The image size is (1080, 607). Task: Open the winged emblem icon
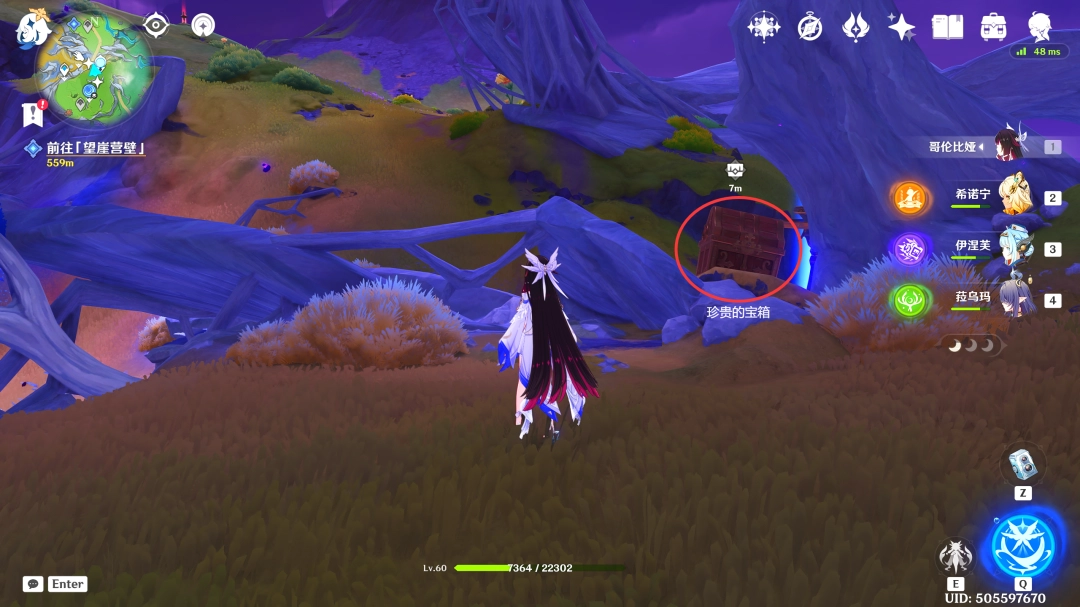[x=855, y=27]
